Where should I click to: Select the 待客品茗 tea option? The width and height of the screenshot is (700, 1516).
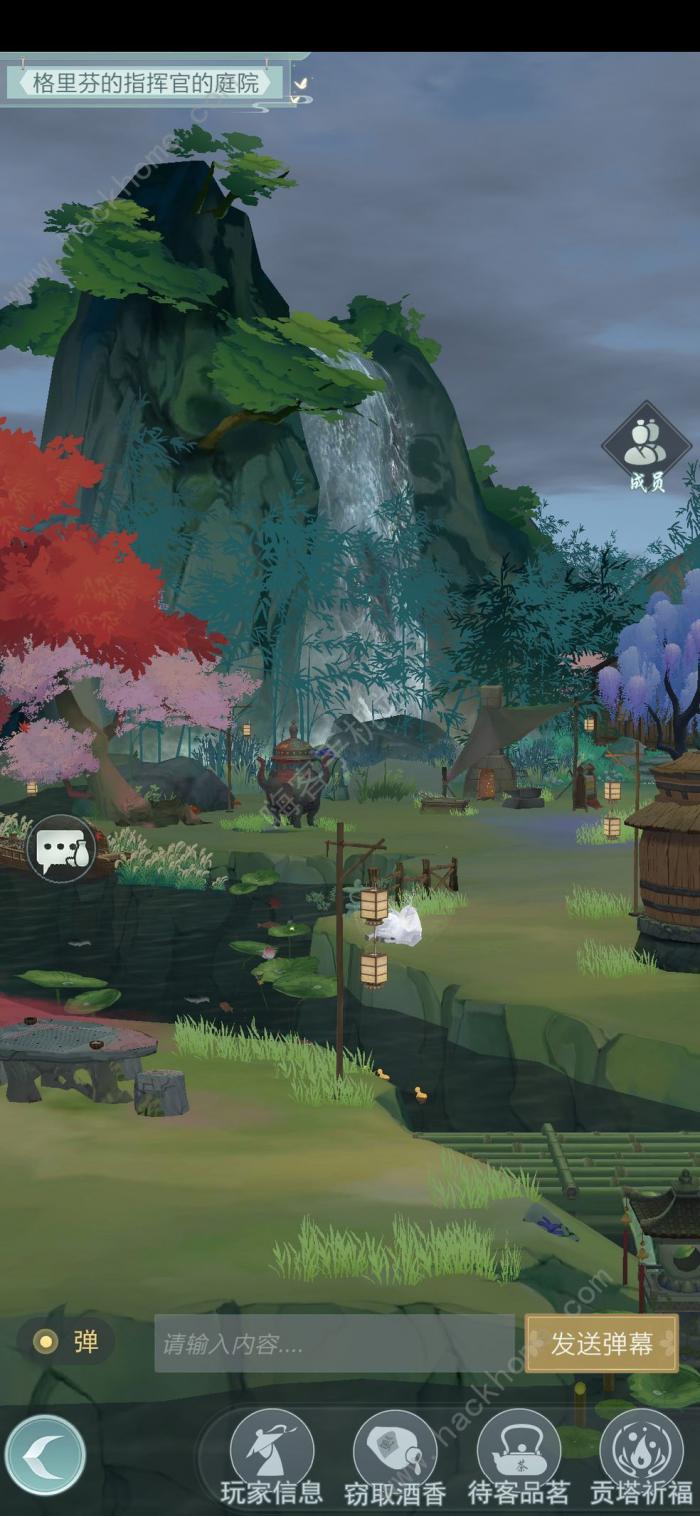[x=518, y=1457]
